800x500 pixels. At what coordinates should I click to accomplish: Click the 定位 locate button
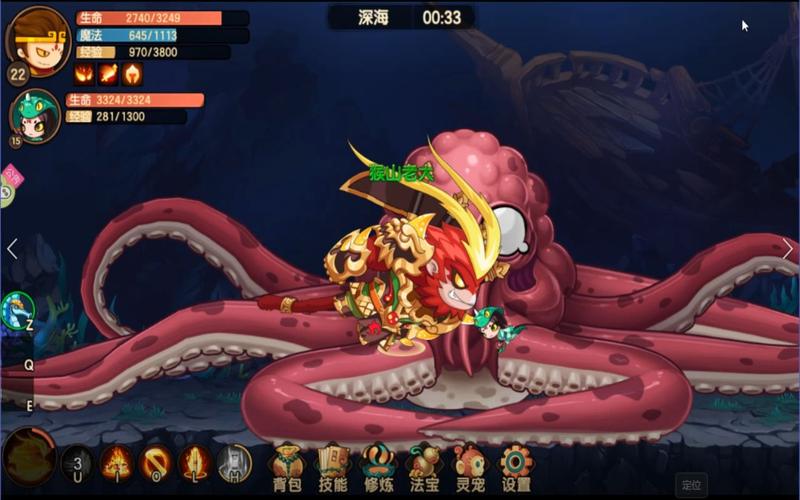[x=691, y=485]
